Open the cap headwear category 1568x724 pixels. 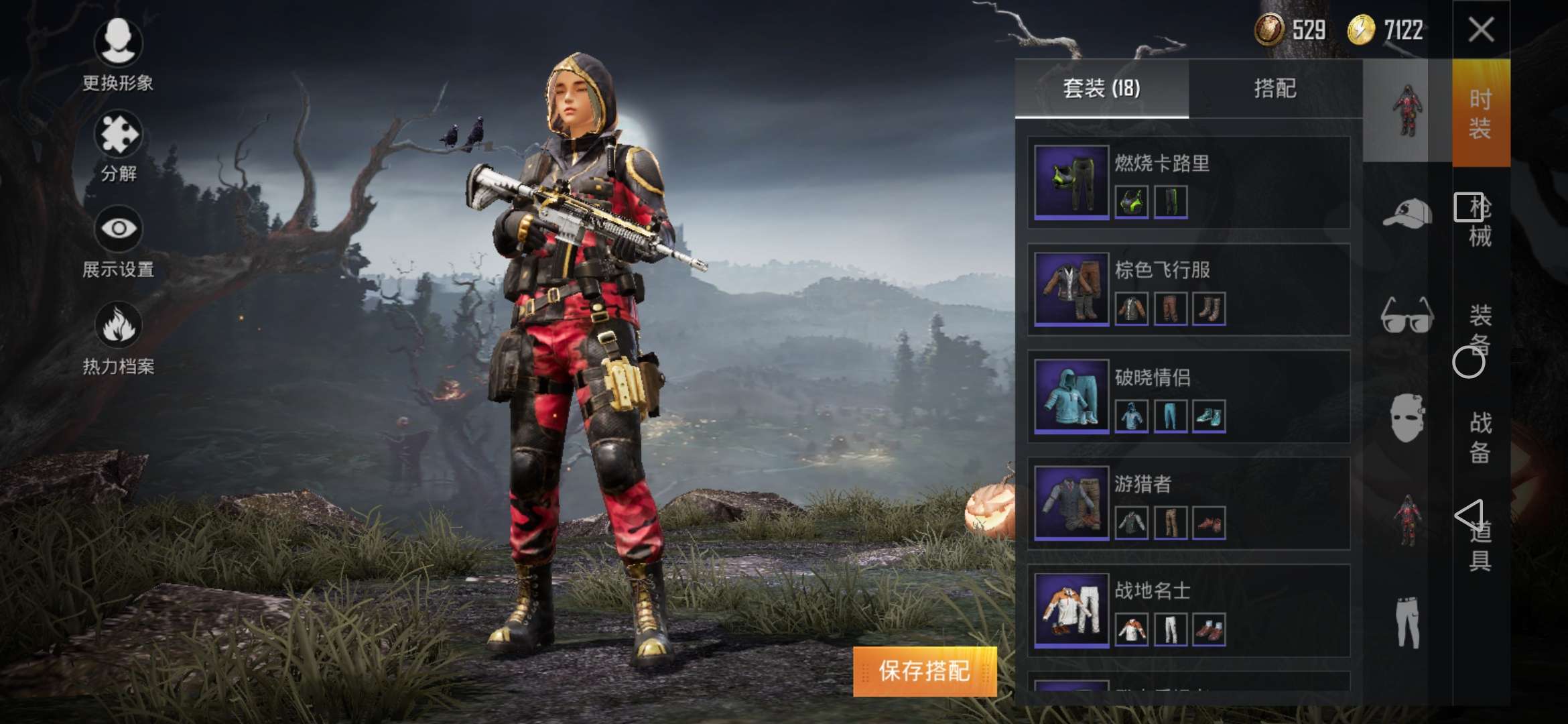click(1407, 215)
